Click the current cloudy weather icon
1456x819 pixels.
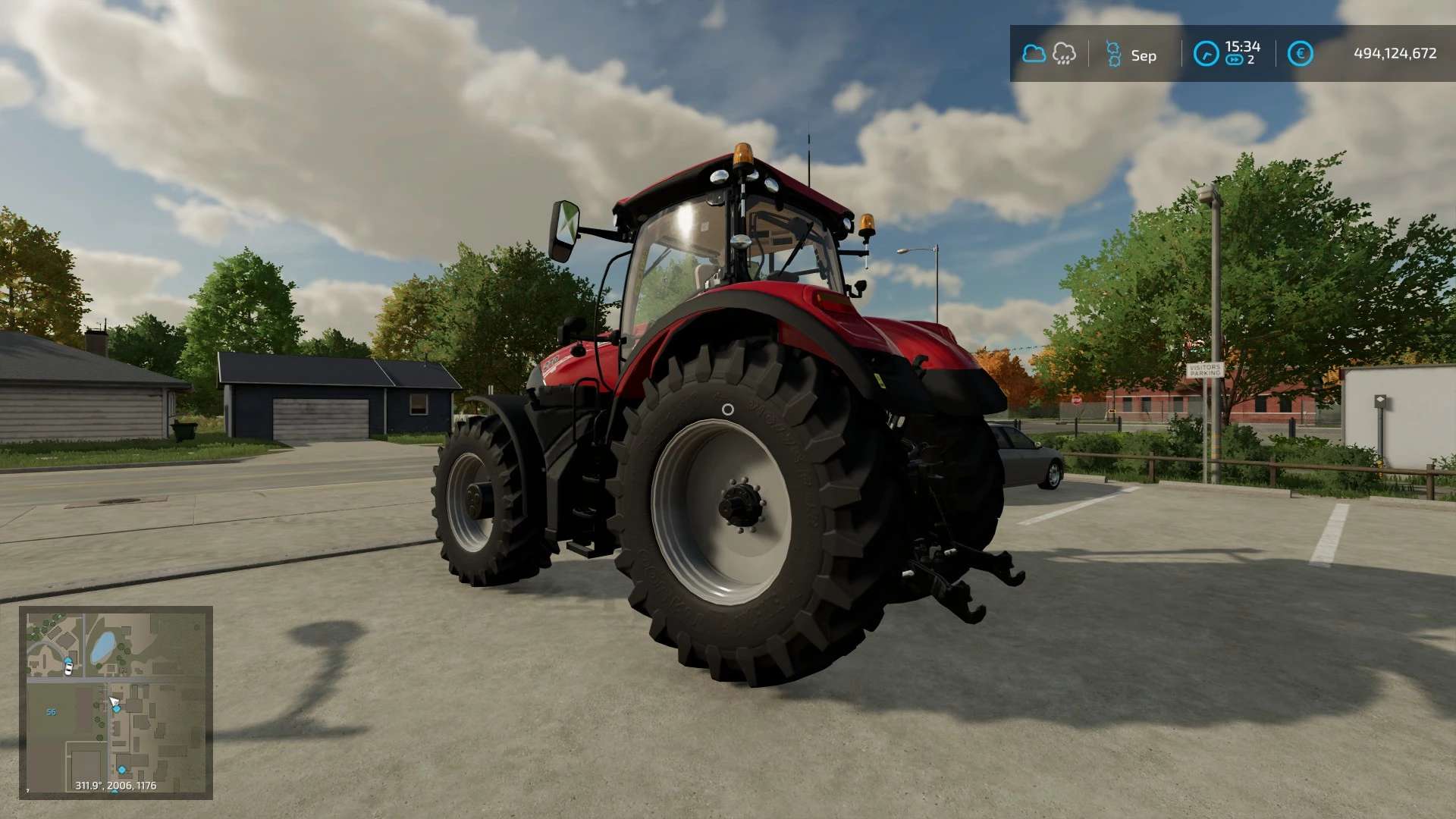[x=1034, y=54]
